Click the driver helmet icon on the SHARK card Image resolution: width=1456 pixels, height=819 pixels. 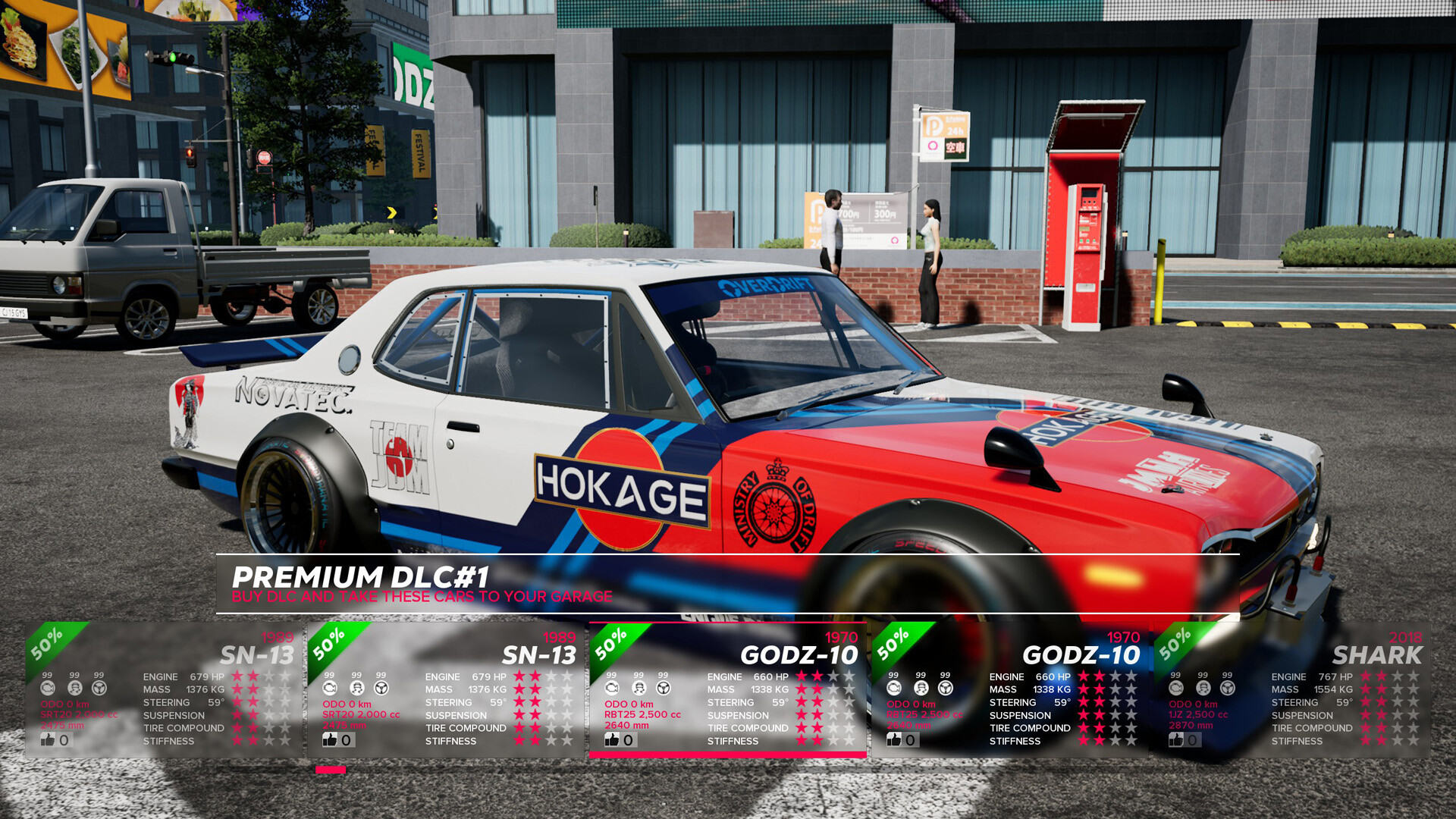tap(1202, 689)
